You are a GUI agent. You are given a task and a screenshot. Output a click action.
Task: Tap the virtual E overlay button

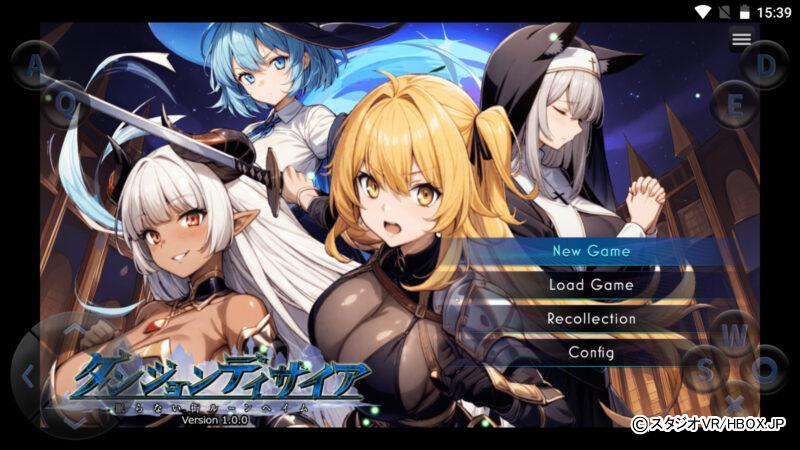(x=735, y=103)
